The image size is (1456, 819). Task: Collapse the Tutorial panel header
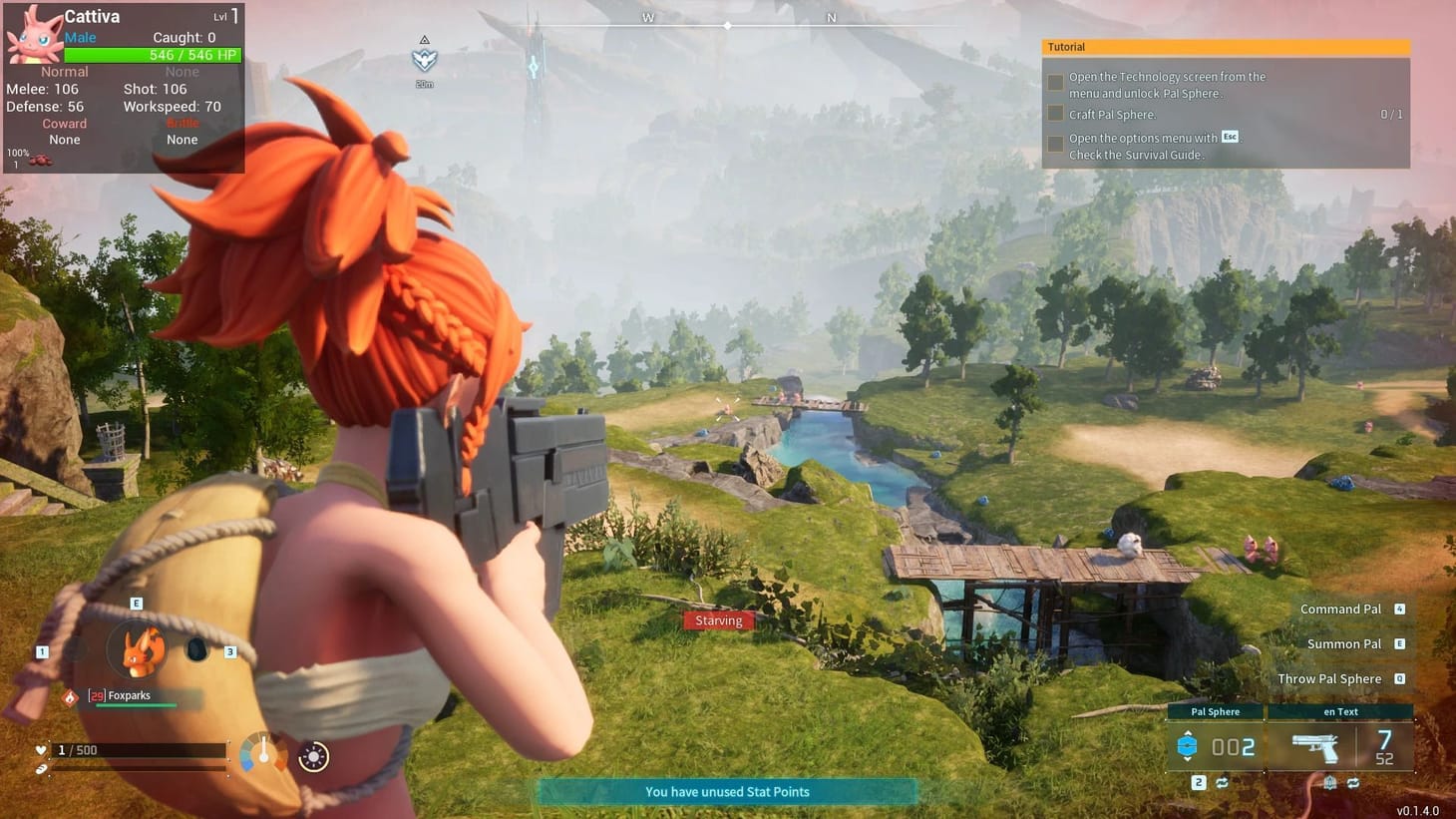click(1225, 46)
